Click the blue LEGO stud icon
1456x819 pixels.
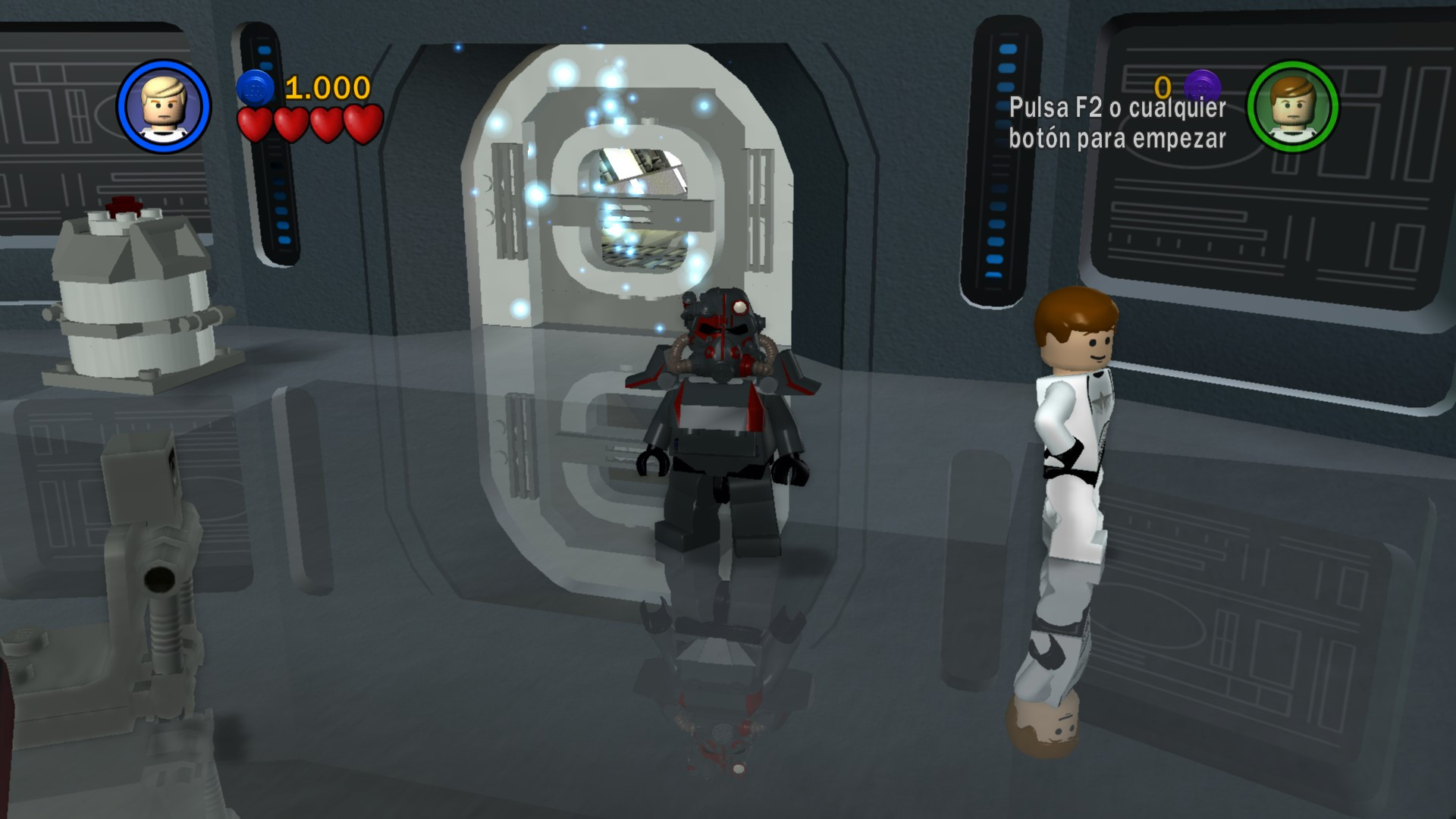255,86
